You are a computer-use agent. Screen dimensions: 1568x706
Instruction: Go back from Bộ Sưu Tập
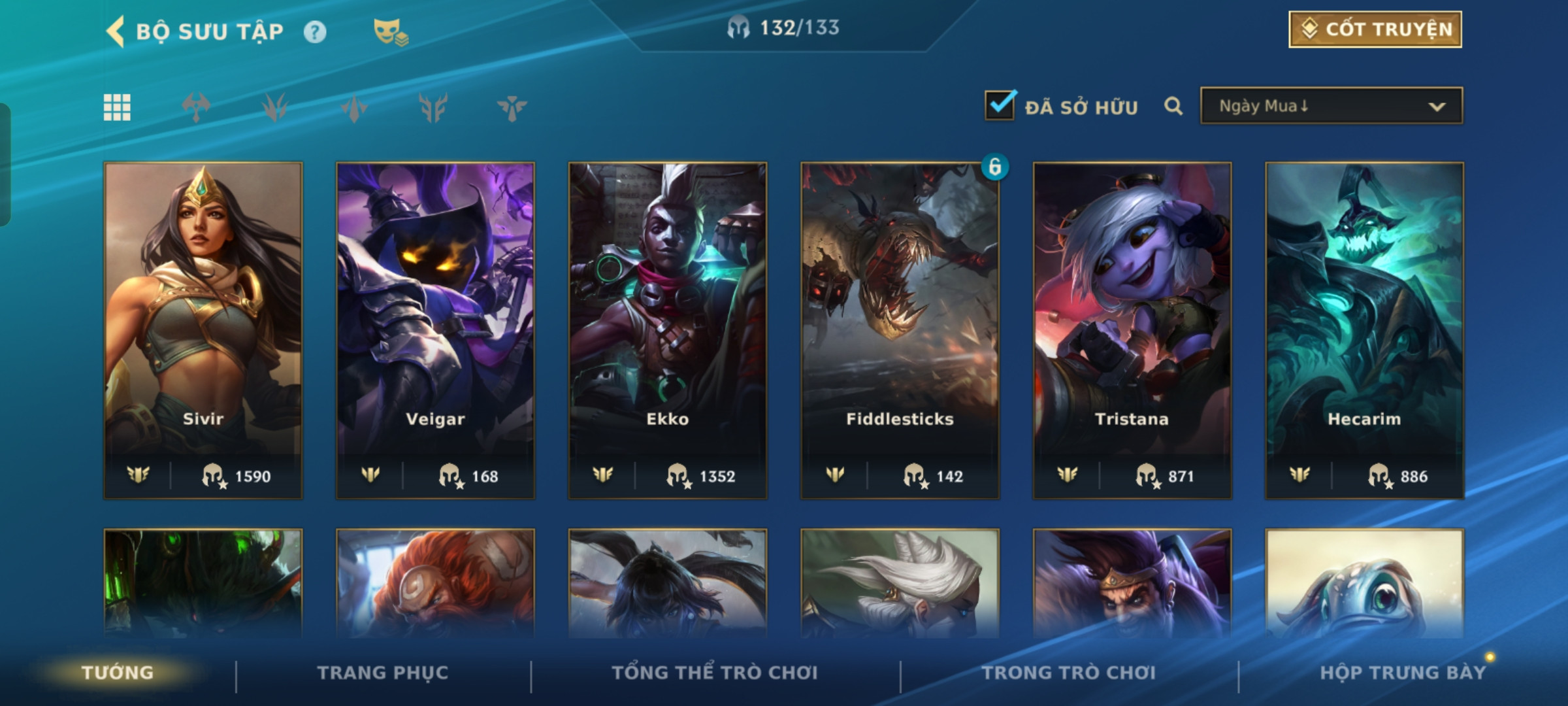tap(116, 31)
